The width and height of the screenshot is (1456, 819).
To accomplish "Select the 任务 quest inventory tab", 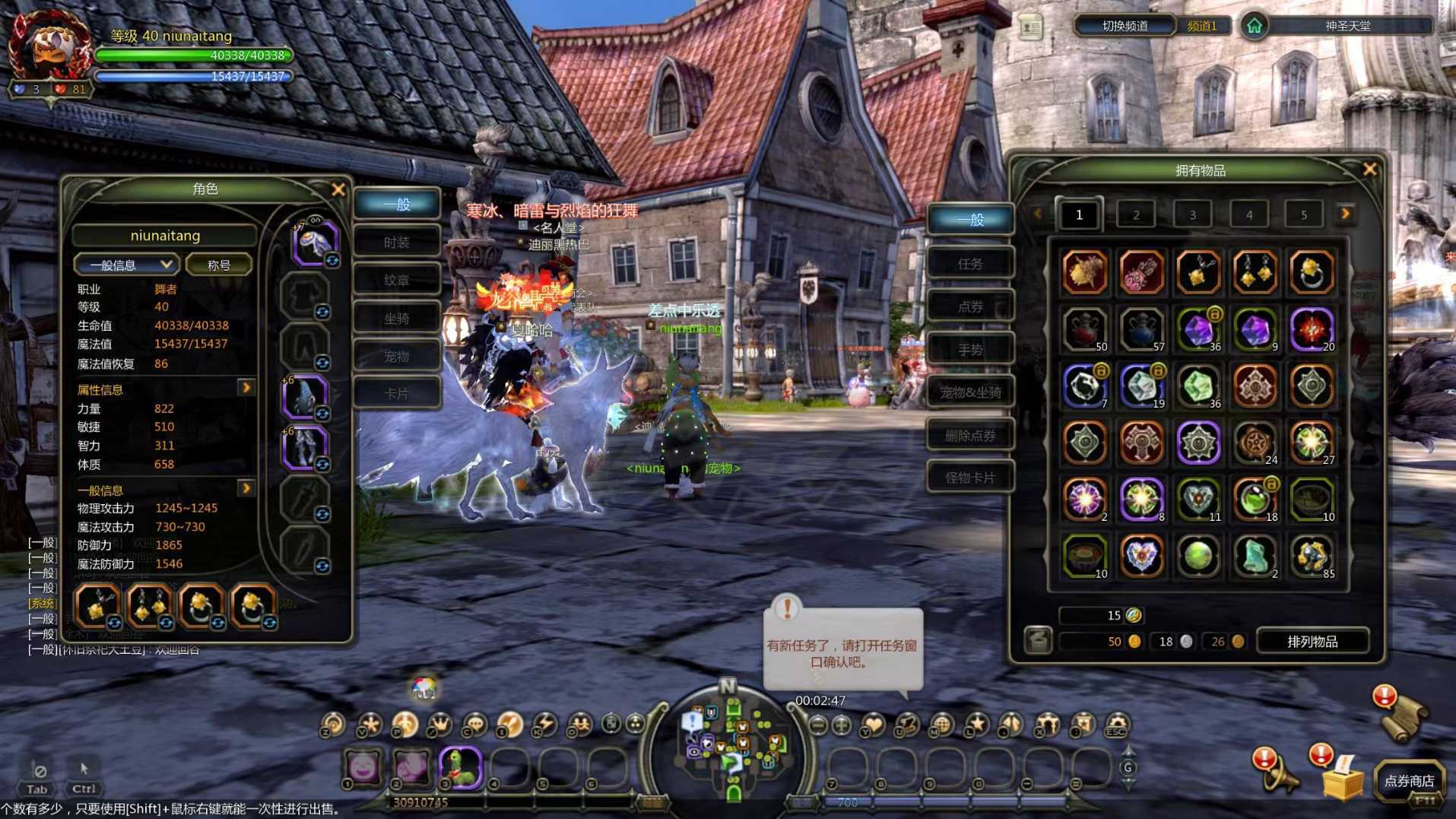I will click(970, 264).
